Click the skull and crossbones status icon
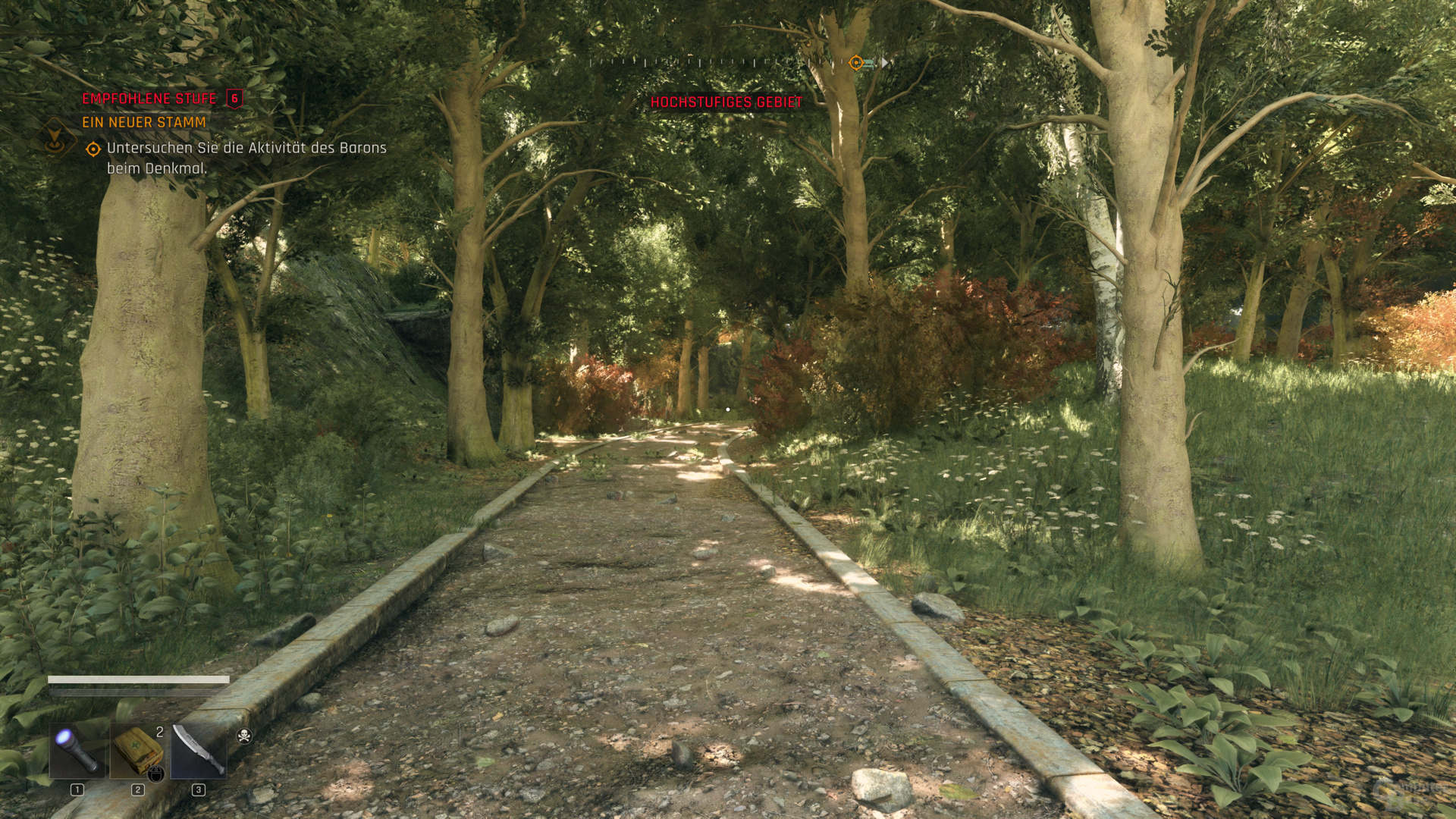Viewport: 1456px width, 819px height. click(x=244, y=736)
